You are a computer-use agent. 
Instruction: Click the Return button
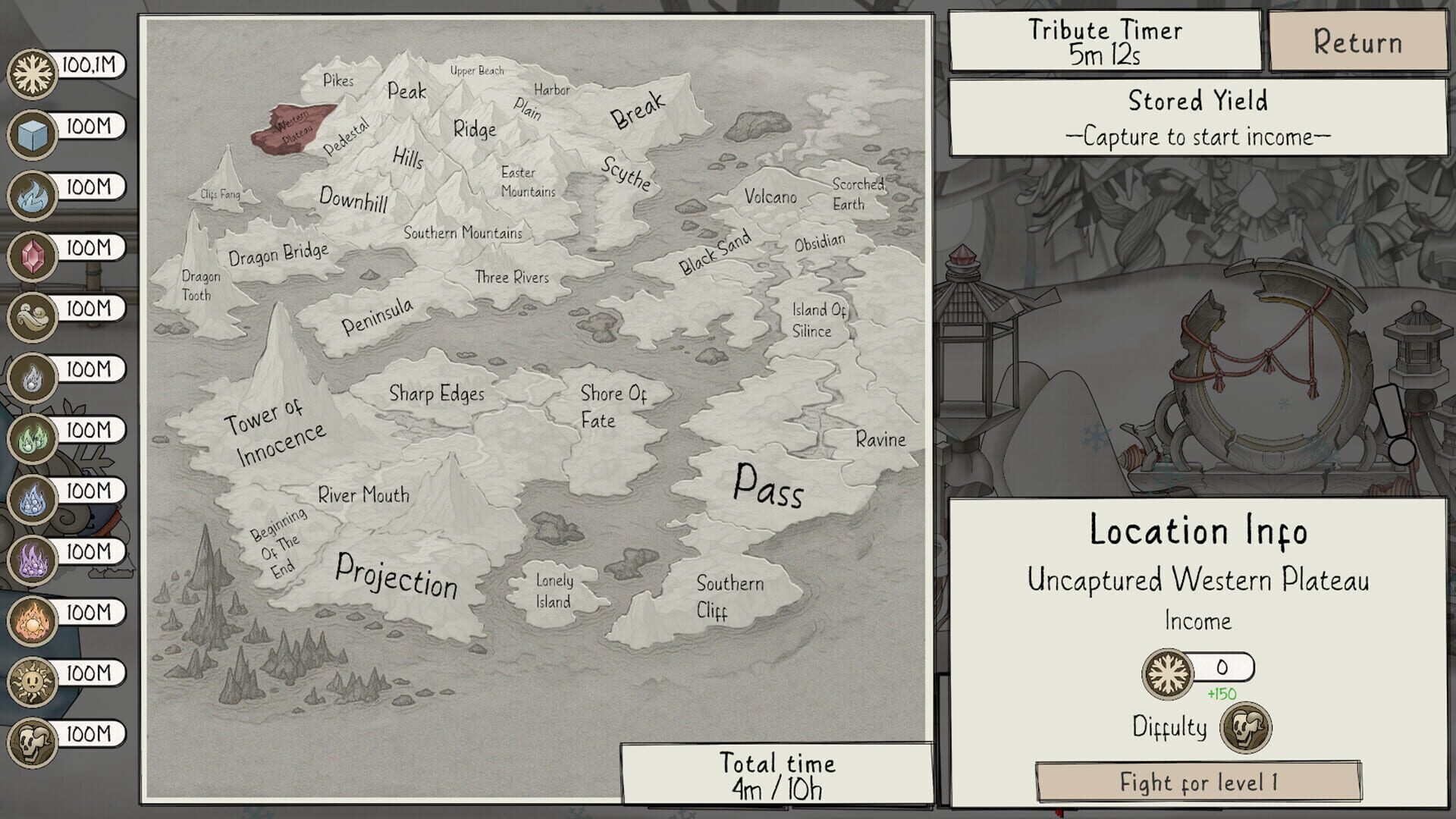pos(1357,43)
